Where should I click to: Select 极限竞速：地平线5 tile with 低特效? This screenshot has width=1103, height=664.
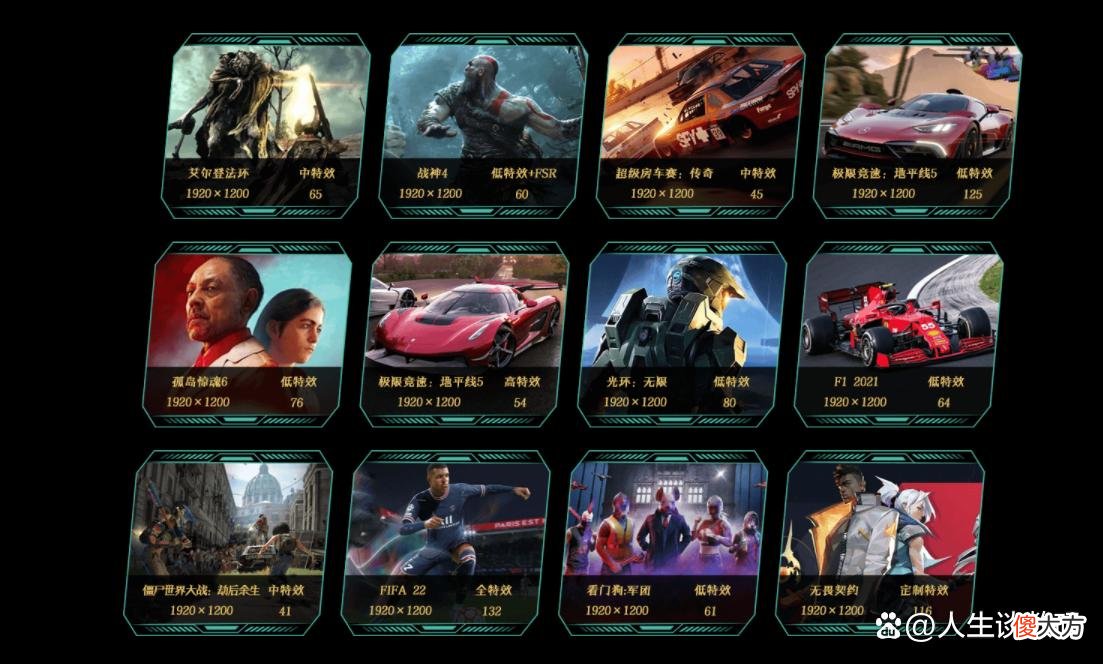click(x=918, y=125)
